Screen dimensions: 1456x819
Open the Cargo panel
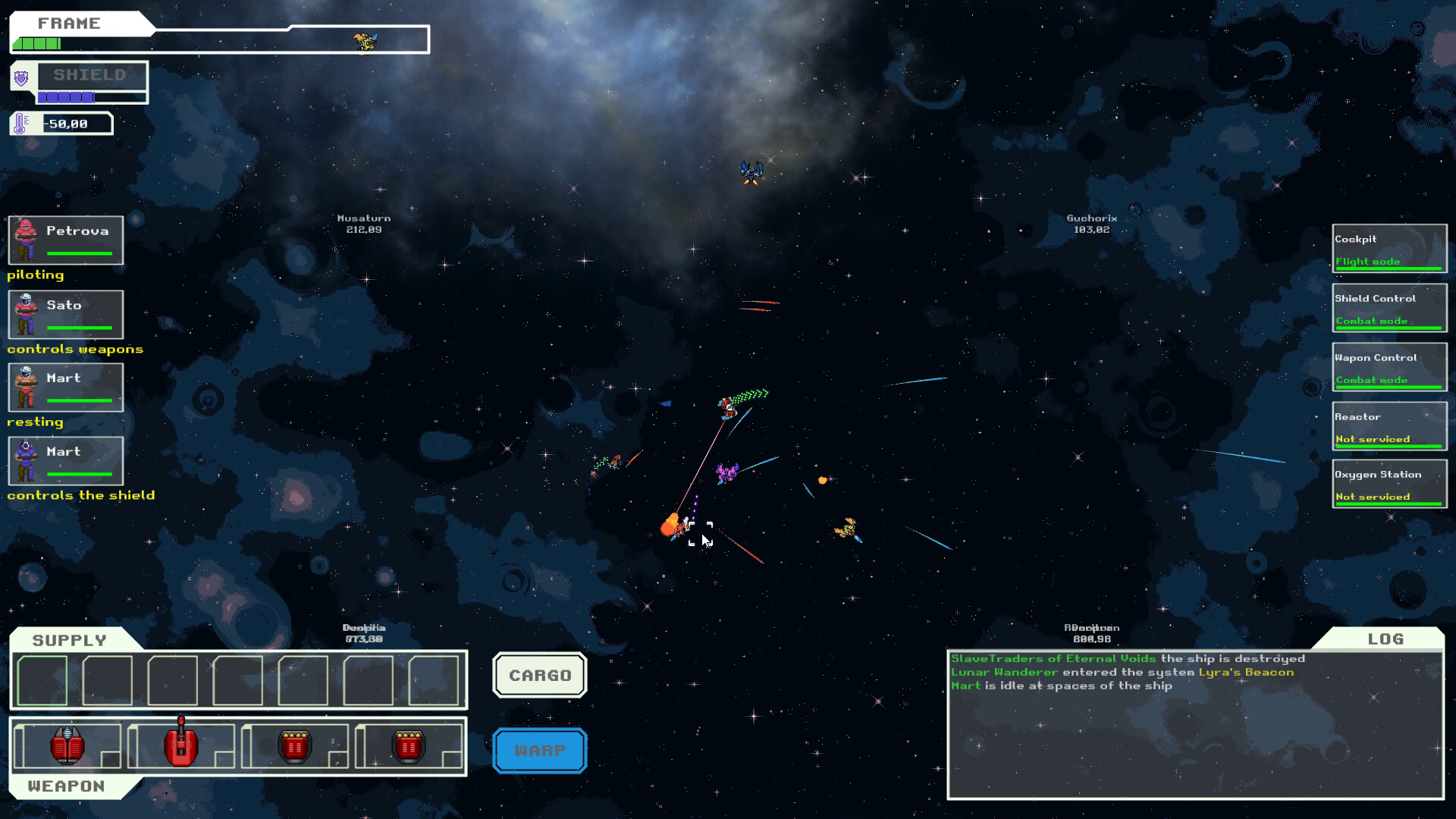[539, 675]
